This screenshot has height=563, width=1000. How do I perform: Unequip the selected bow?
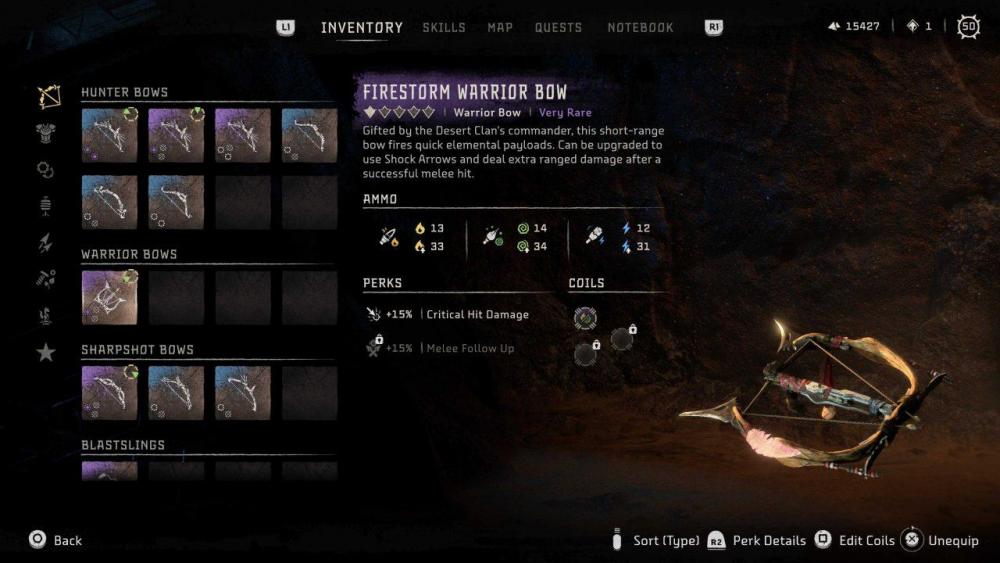952,540
